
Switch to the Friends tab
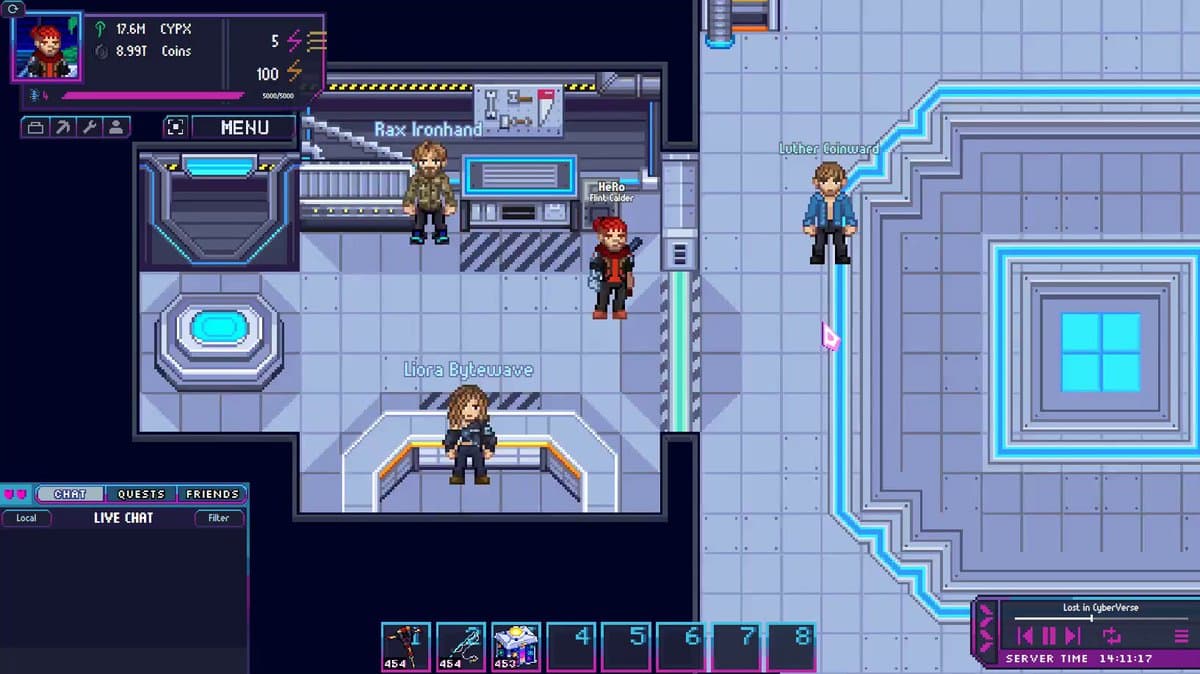(211, 494)
